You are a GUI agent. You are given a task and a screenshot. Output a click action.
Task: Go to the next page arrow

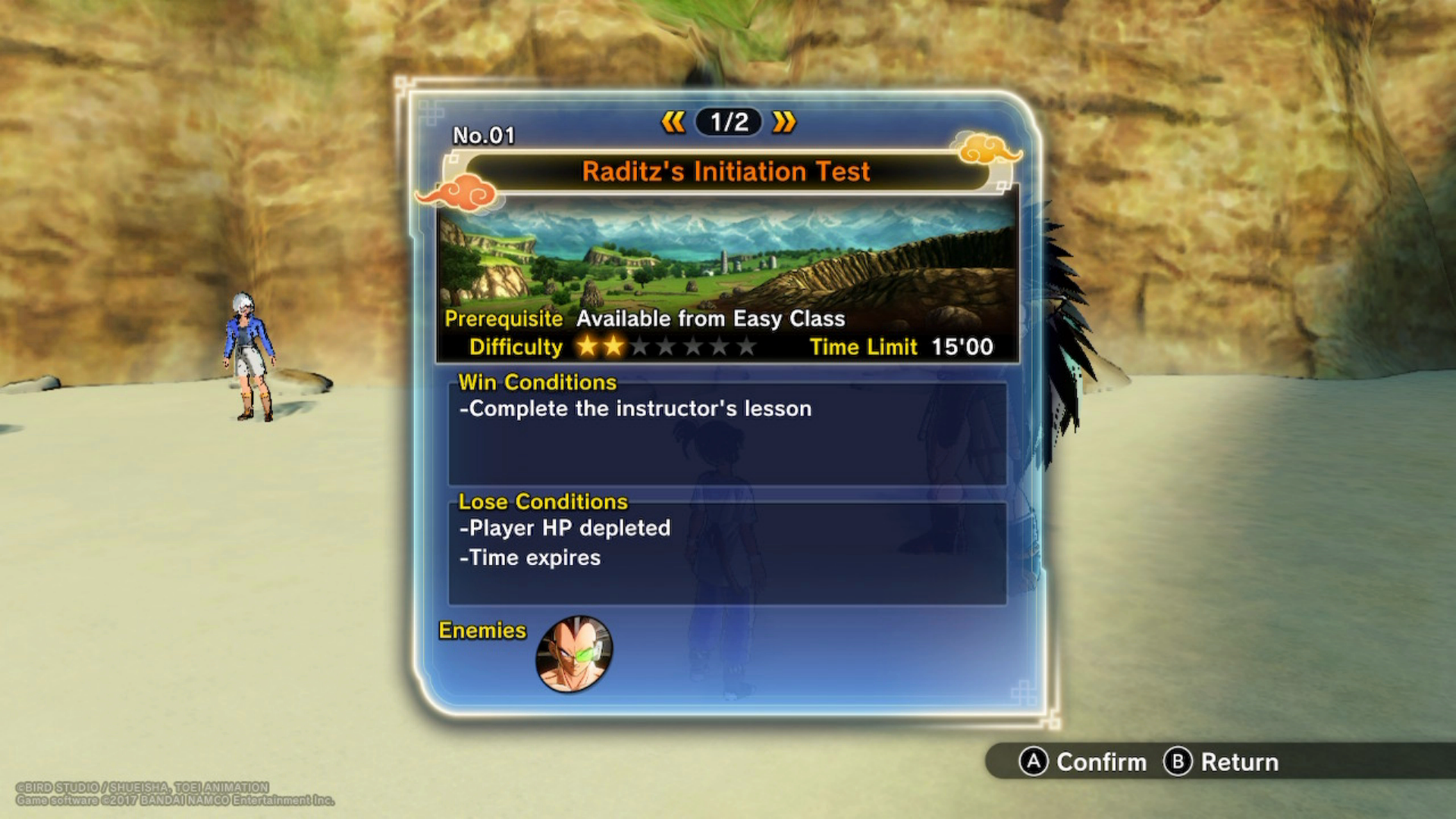click(x=784, y=122)
